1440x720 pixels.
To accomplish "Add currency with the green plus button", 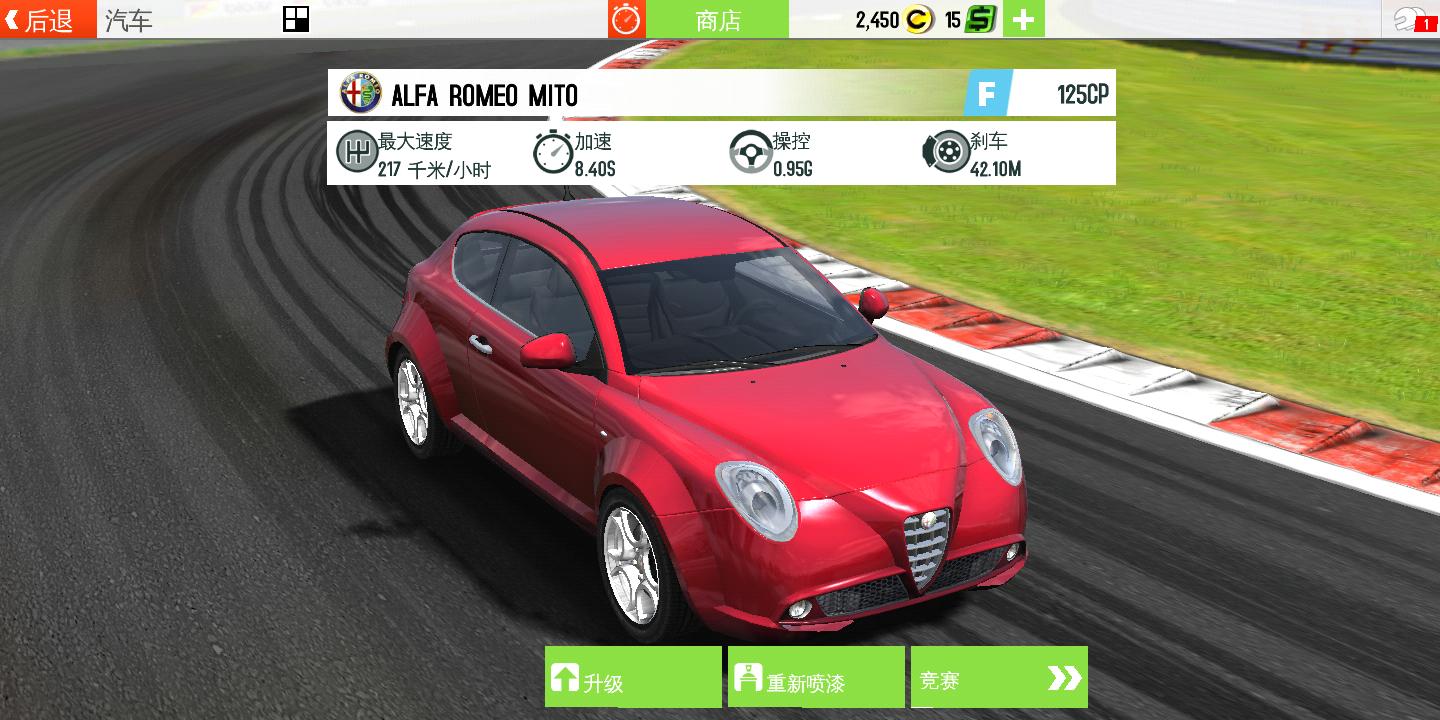I will coord(1023,19).
